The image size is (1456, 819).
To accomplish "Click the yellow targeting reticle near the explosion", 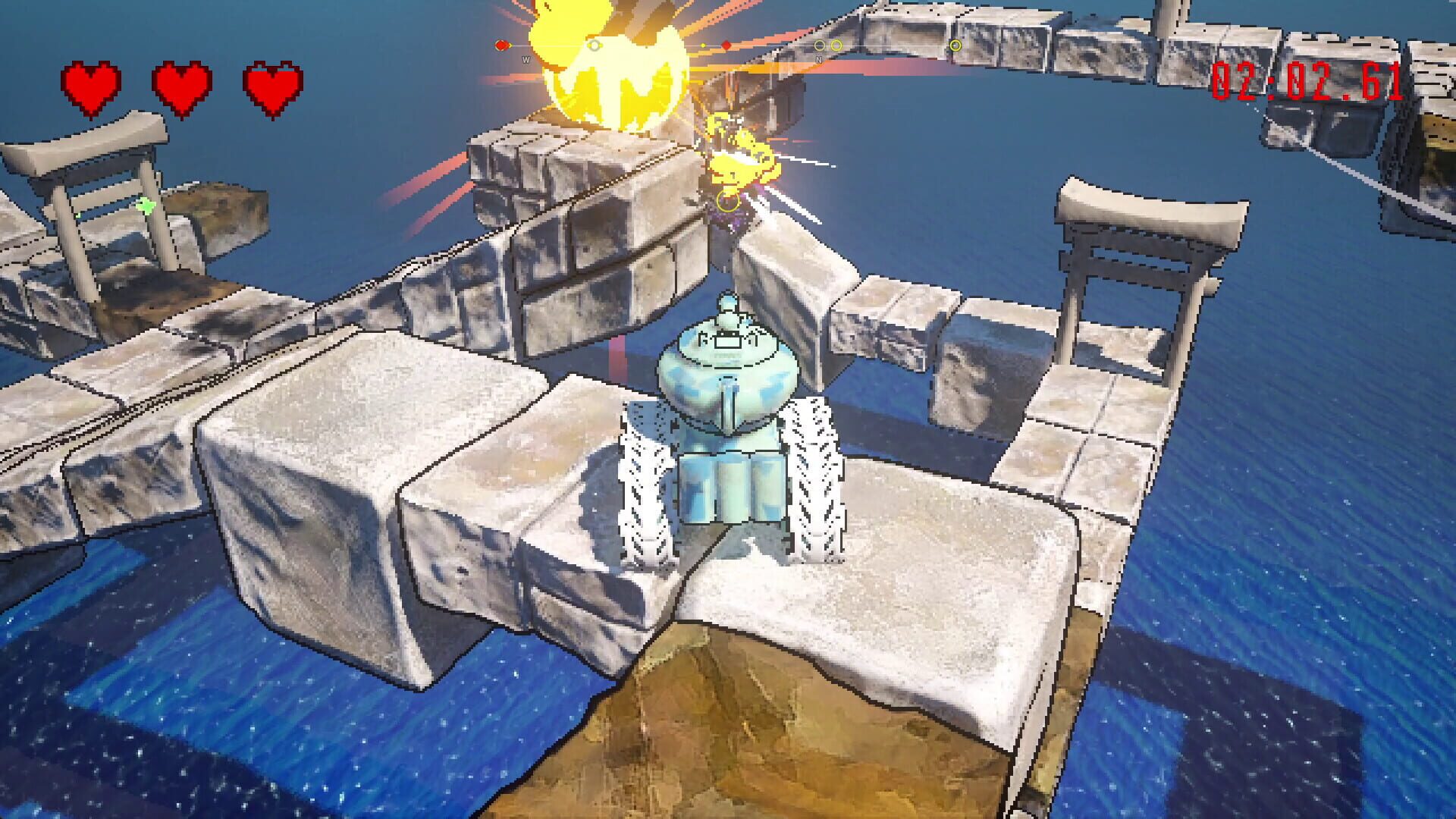I will [x=728, y=202].
